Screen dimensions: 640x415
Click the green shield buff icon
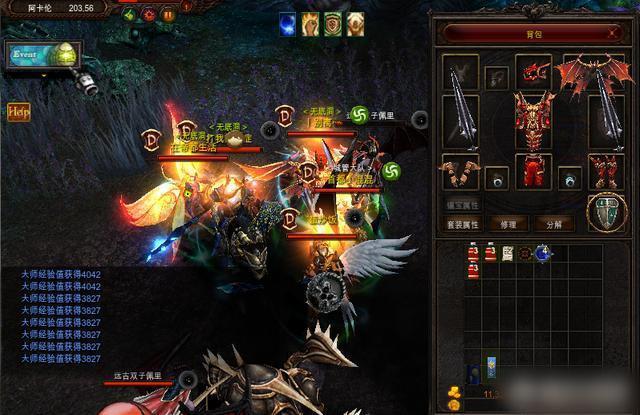click(x=333, y=23)
